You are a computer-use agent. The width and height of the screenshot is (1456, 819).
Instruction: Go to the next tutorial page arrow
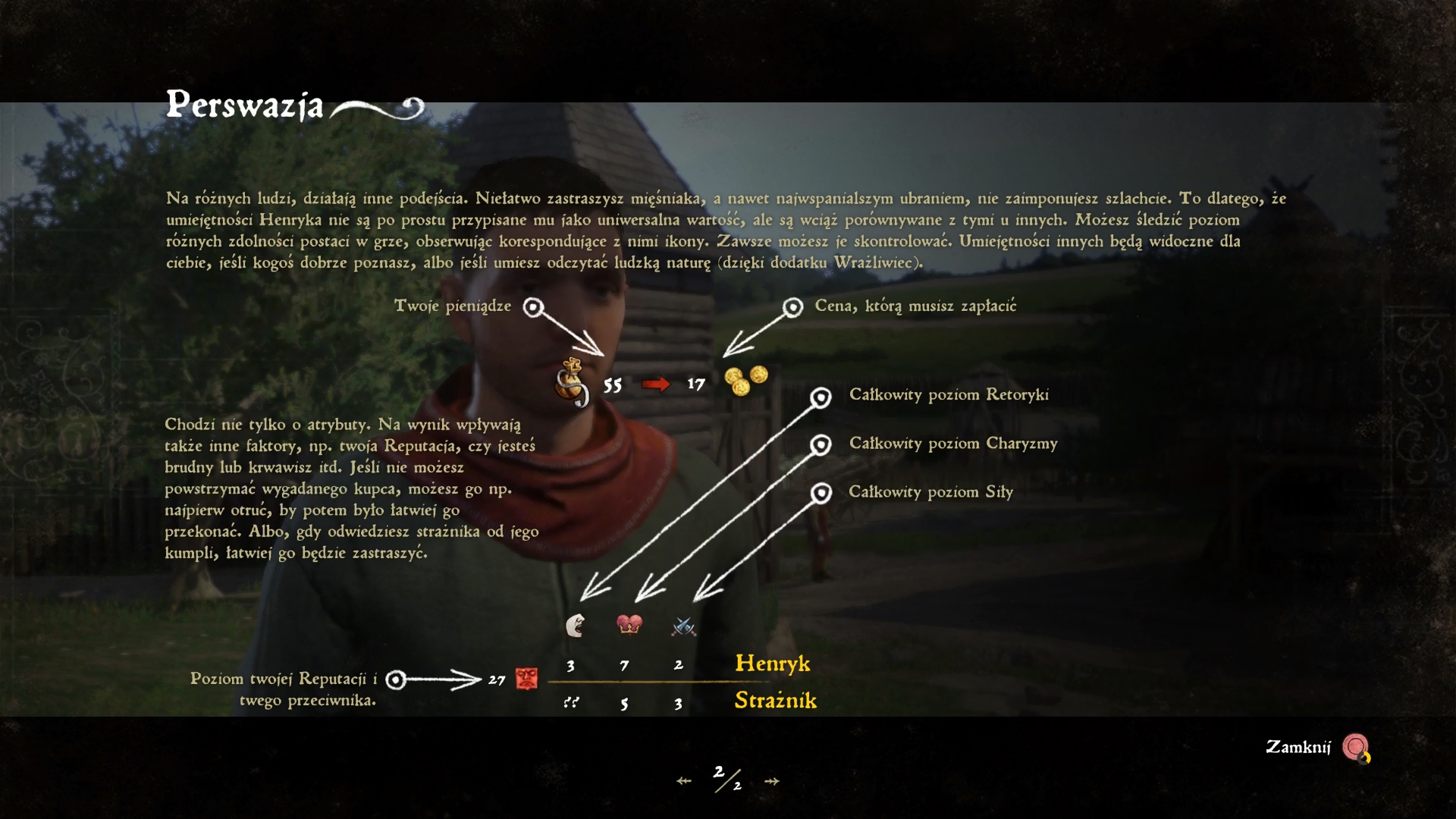pos(772,781)
